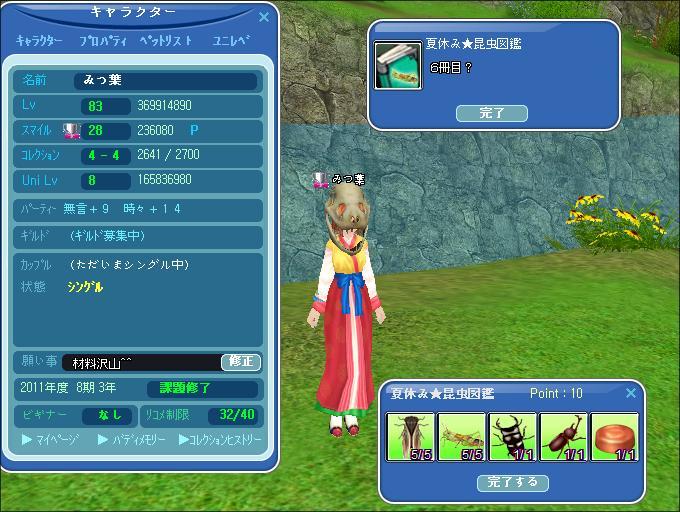Switch to the キャラクター tab
Viewport: 680px width, 512px height.
click(39, 41)
